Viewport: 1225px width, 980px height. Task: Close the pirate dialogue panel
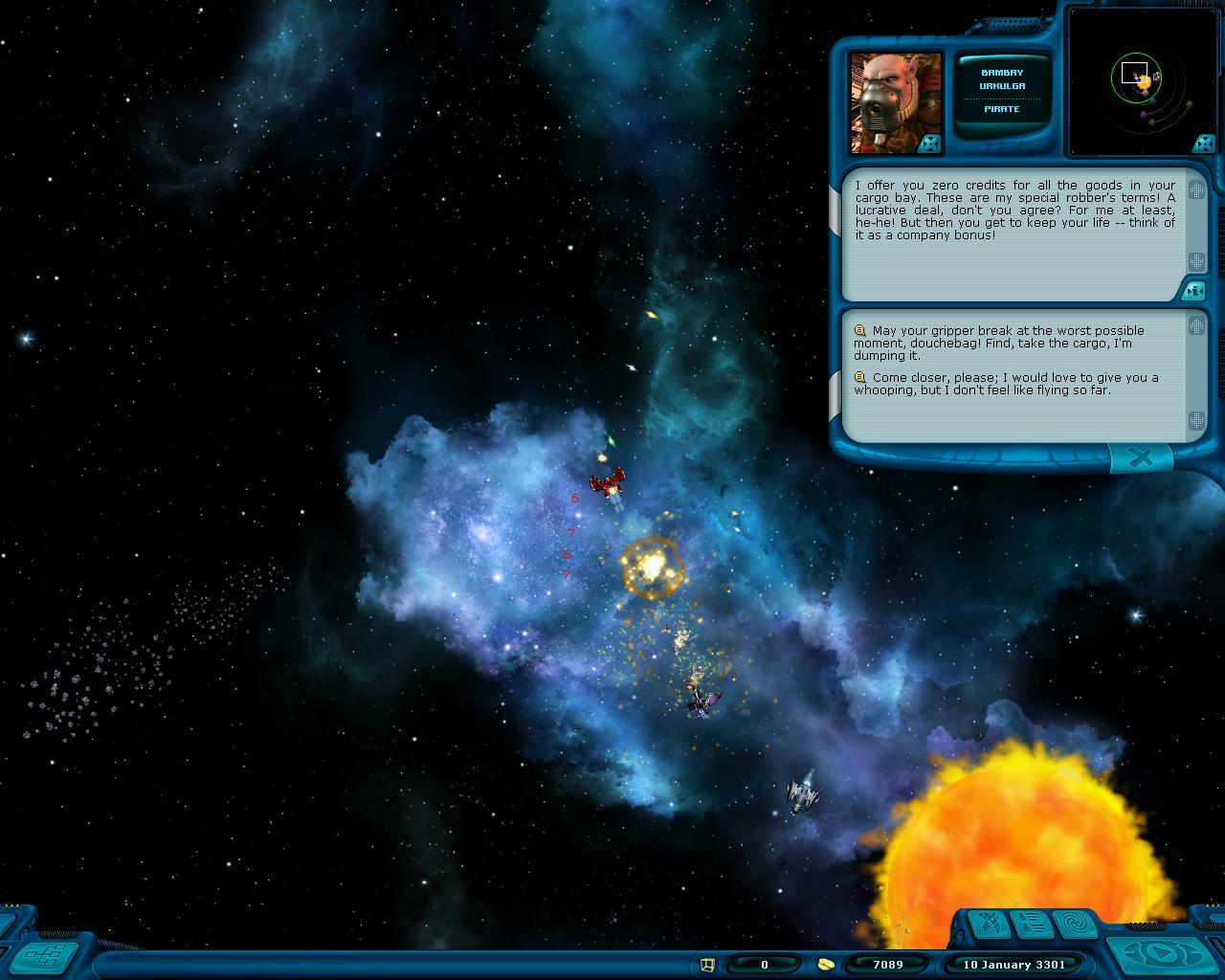coord(1141,458)
